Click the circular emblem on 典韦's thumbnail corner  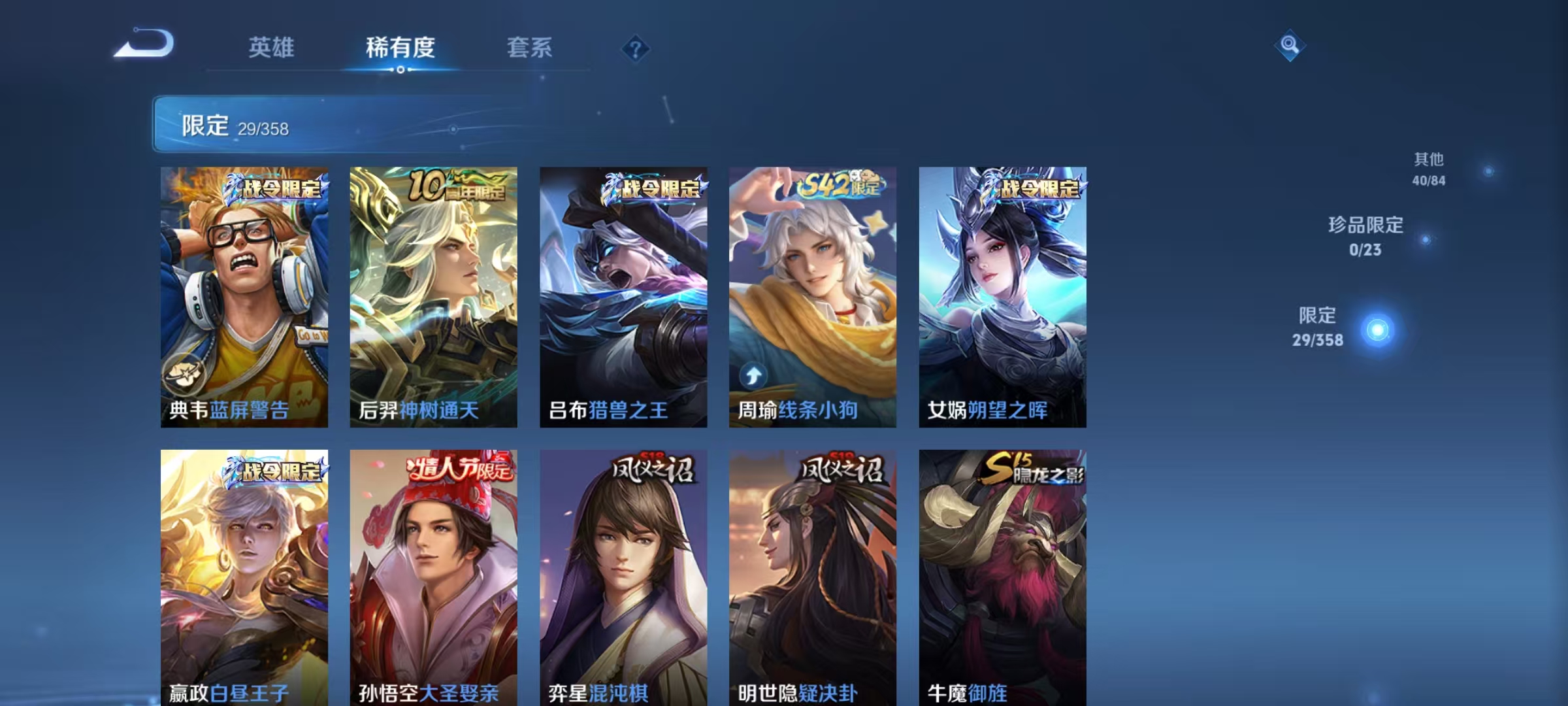click(x=184, y=374)
